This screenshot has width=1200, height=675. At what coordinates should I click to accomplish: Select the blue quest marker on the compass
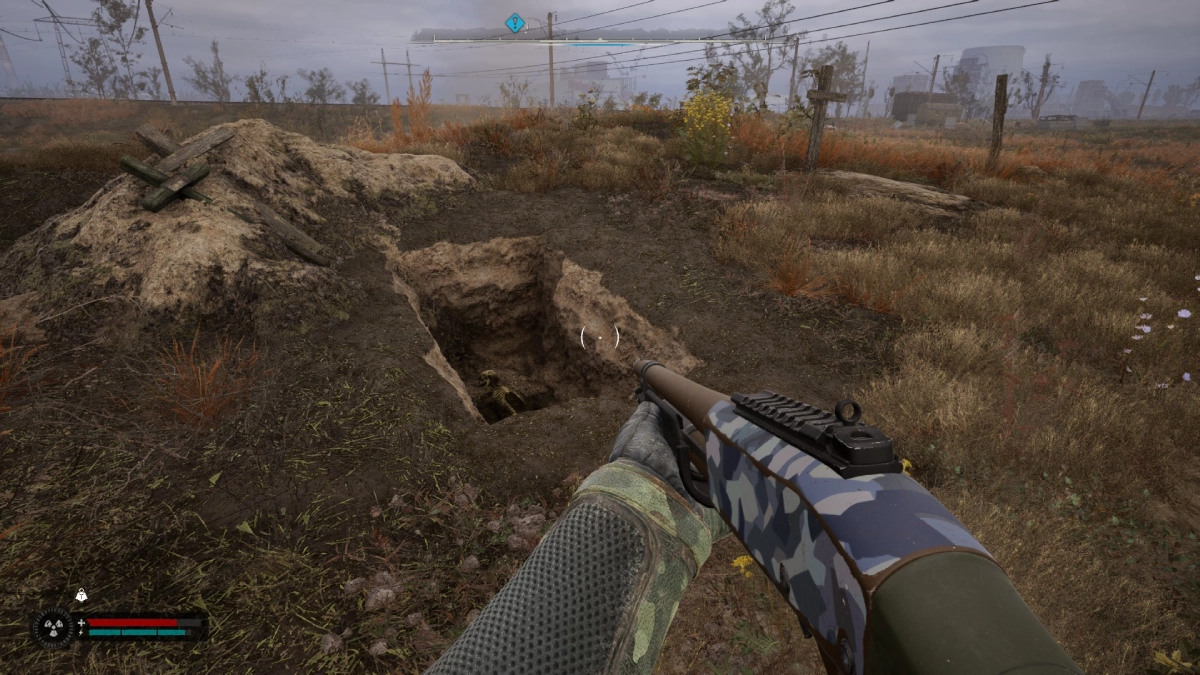514,23
